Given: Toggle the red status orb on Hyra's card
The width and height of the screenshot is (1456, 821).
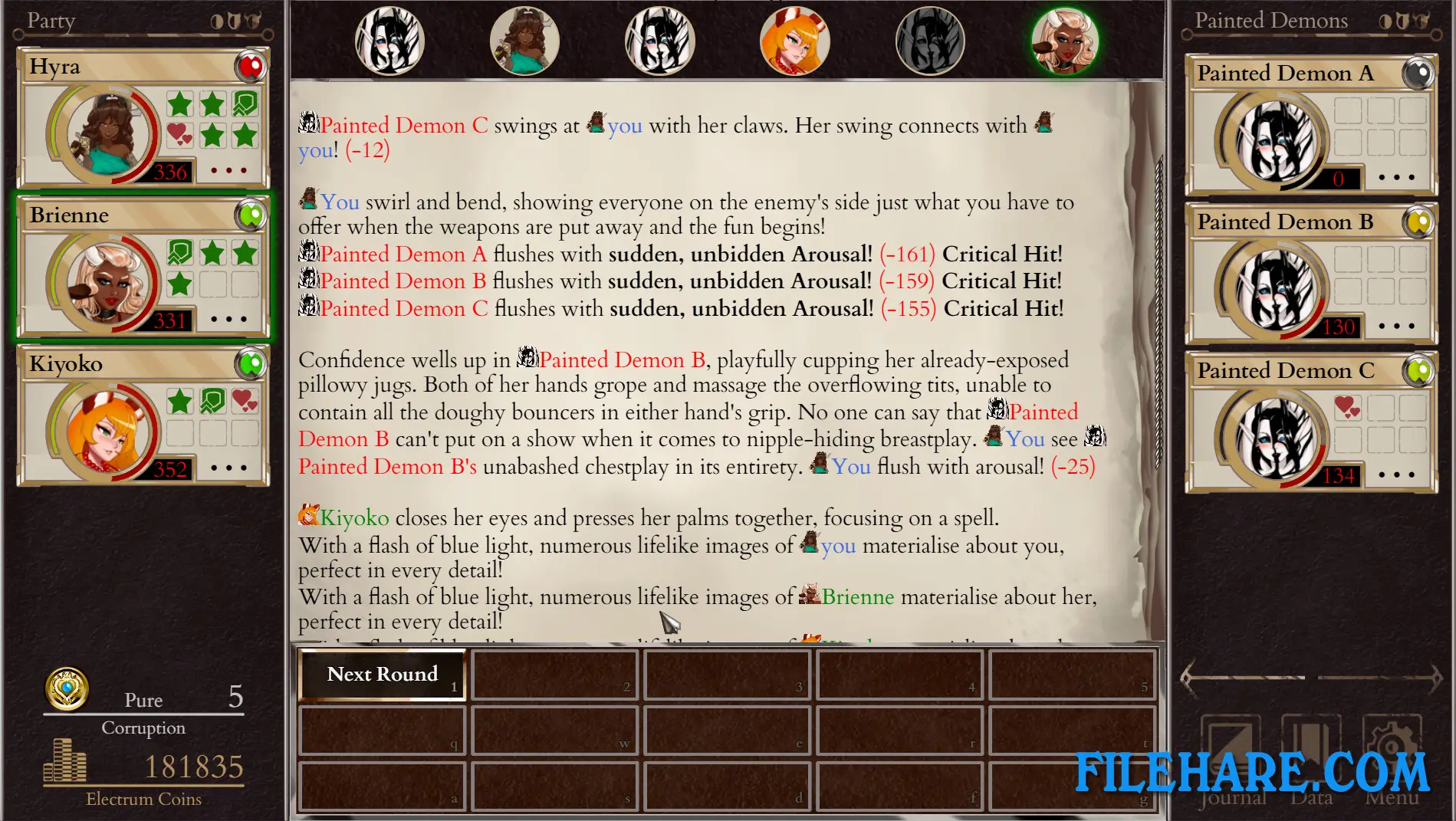Looking at the screenshot, I should point(251,66).
